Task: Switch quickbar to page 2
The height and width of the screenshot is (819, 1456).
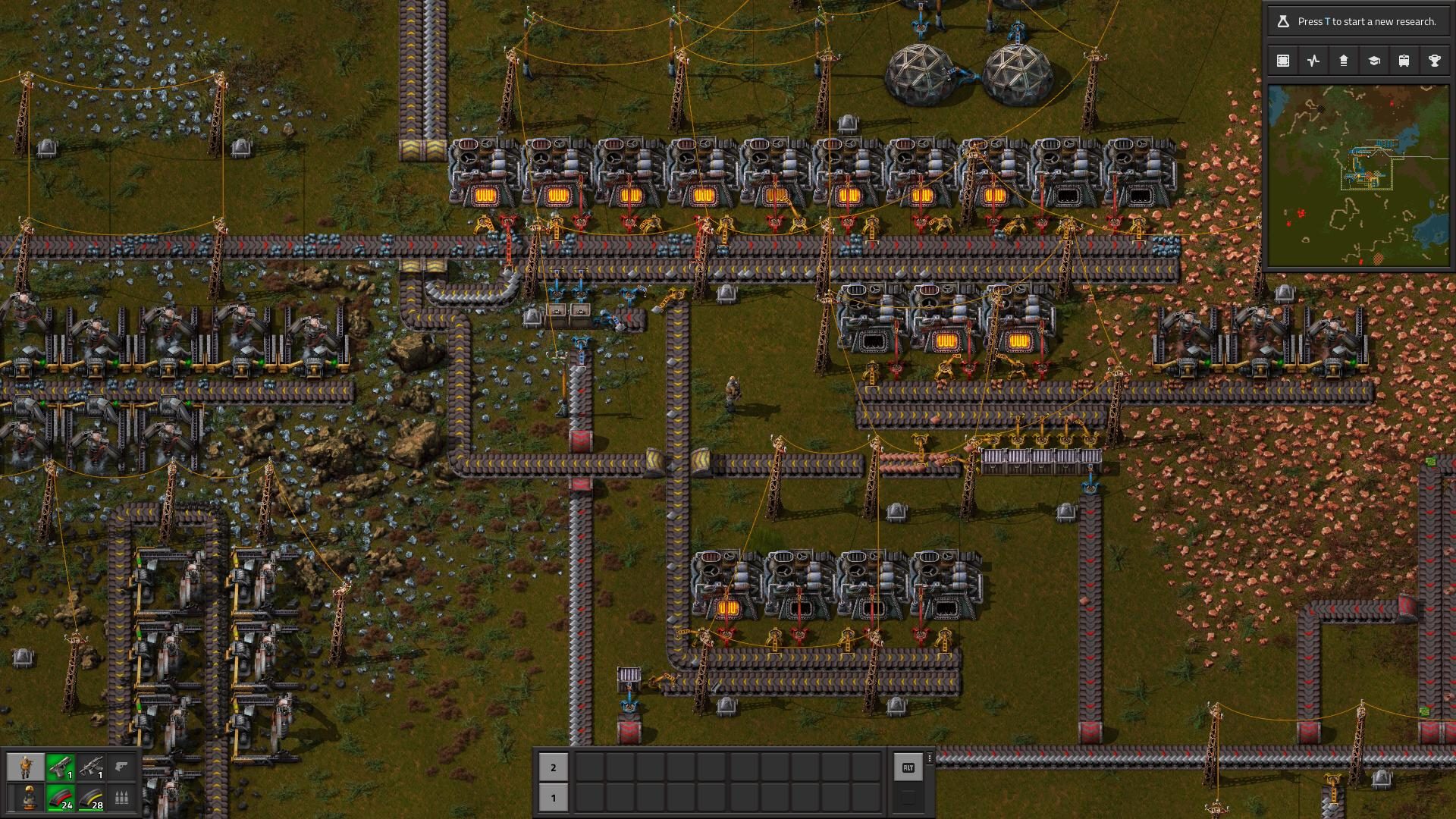Action: tap(552, 768)
